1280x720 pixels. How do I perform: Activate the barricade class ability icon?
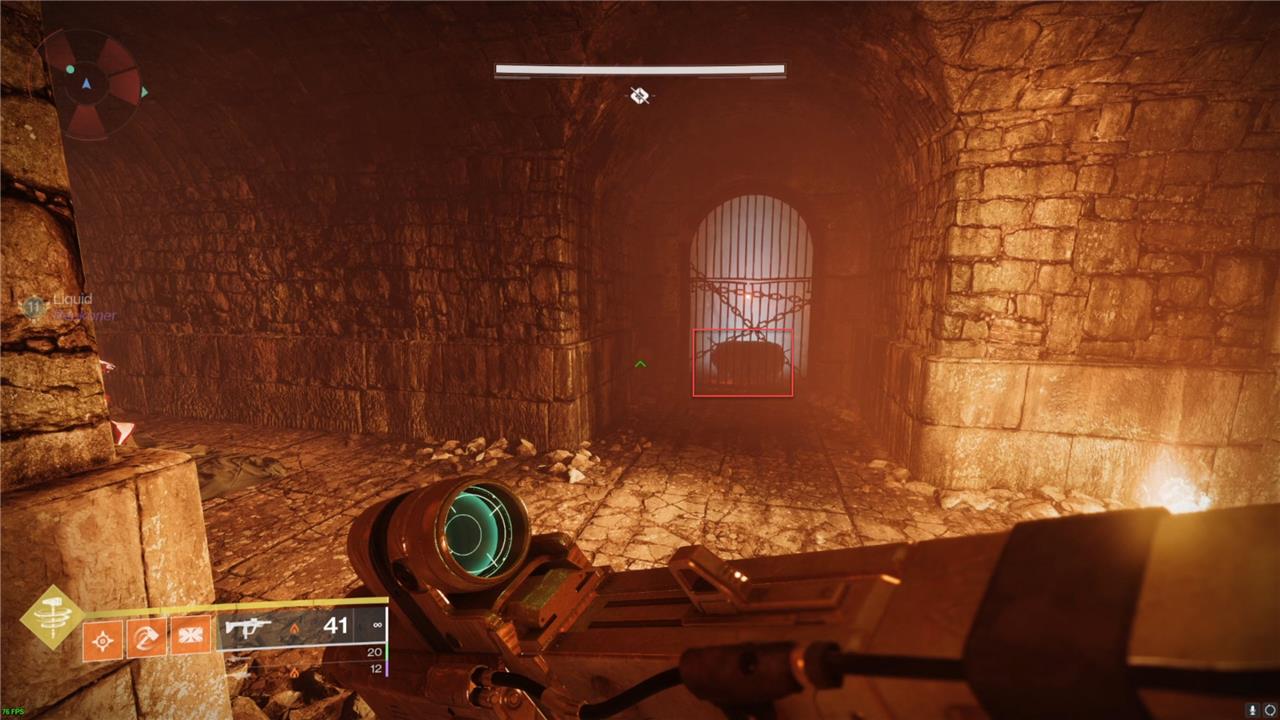pyautogui.click(x=191, y=636)
